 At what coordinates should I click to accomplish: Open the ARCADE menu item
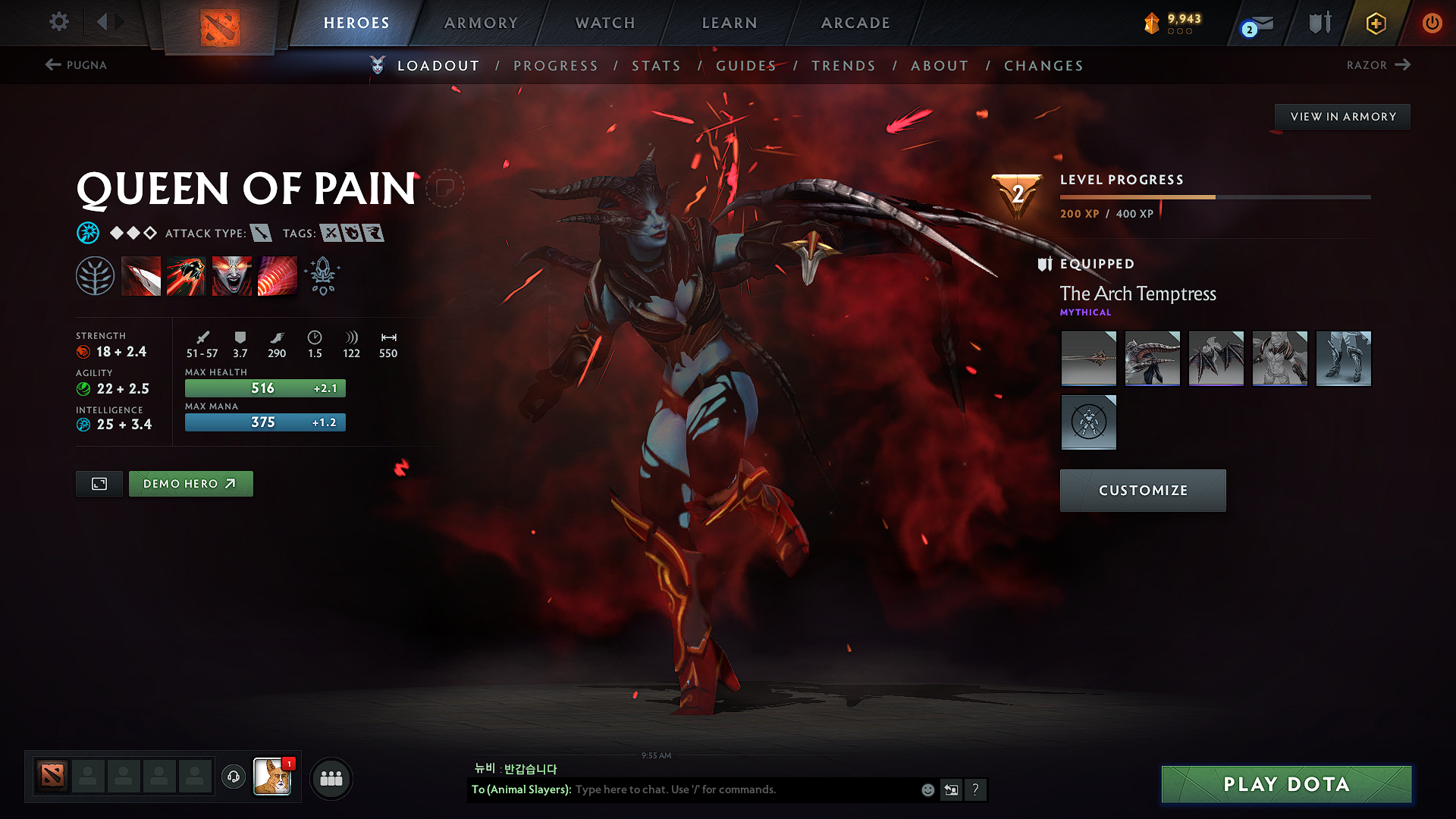pyautogui.click(x=855, y=23)
